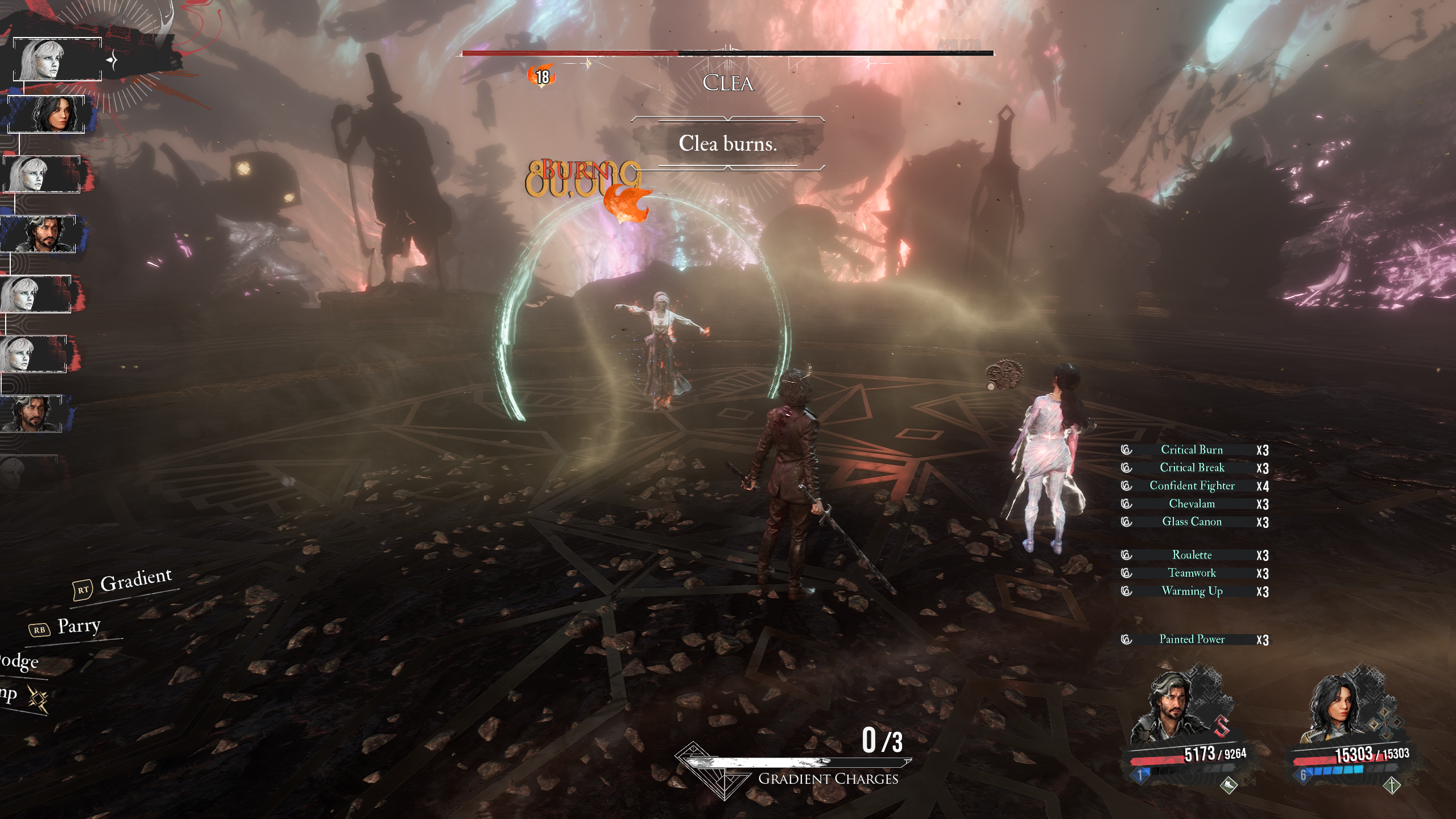Select the Teamwork effect row
The width and height of the screenshot is (1456, 819).
1192,573
